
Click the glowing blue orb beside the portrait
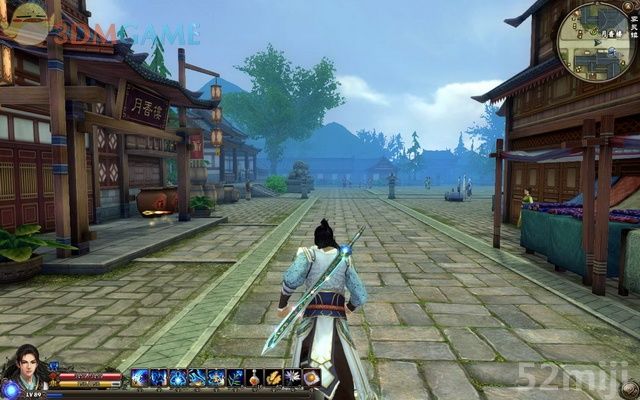(10, 388)
